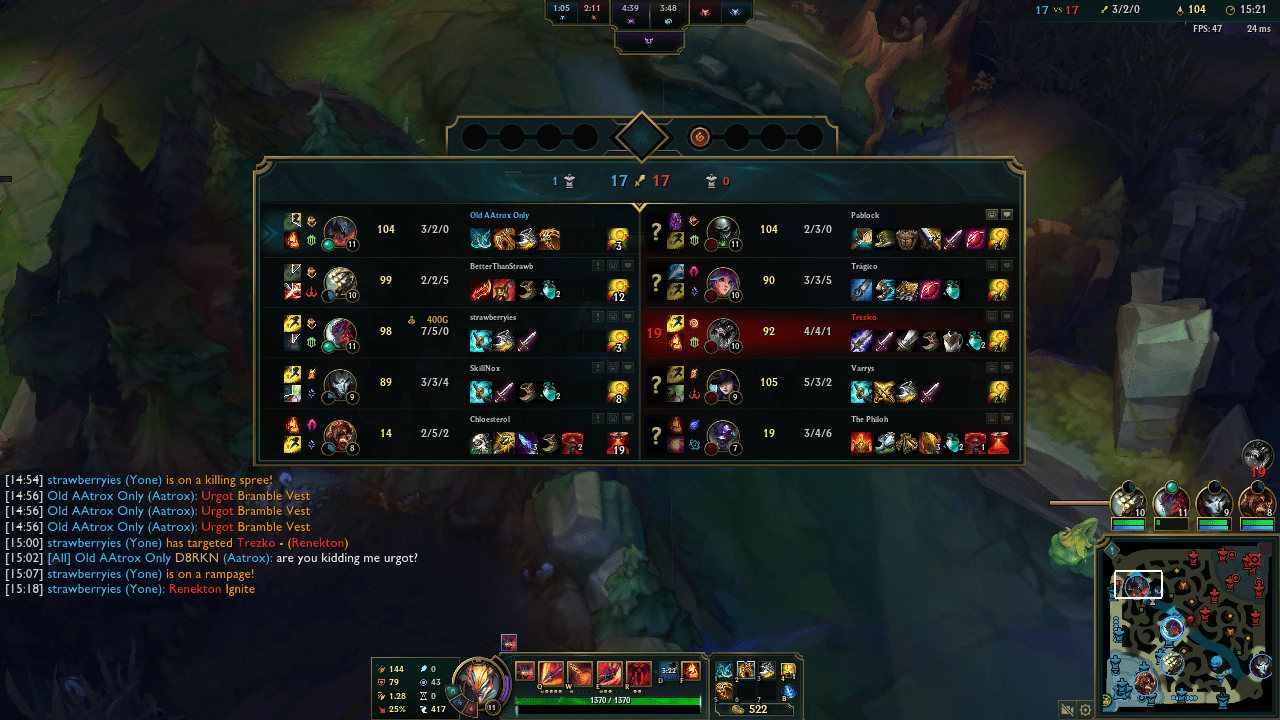Toggle camera lock beside the minimap
1280x720 pixels.
tap(1066, 708)
